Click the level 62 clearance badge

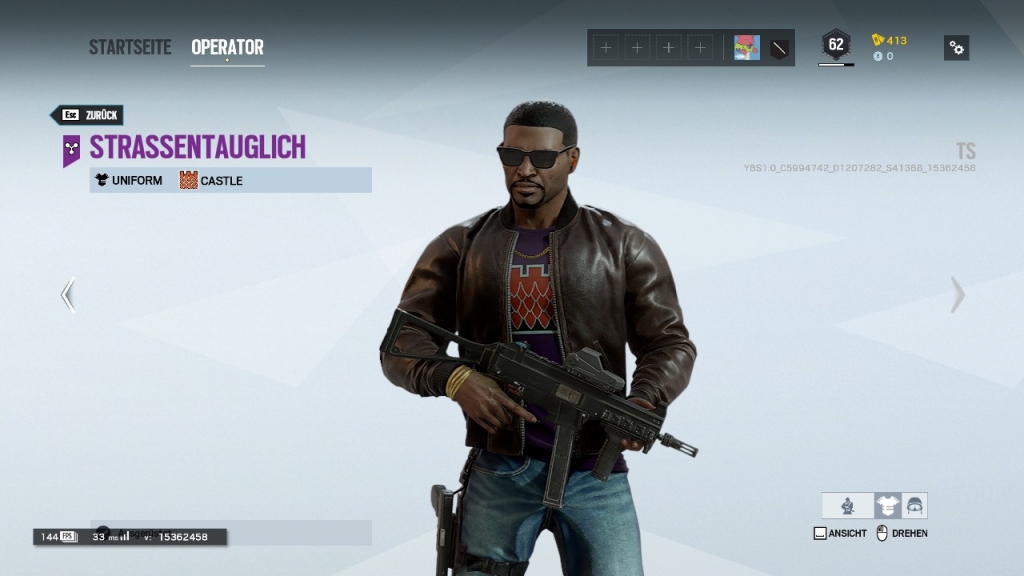(x=835, y=45)
